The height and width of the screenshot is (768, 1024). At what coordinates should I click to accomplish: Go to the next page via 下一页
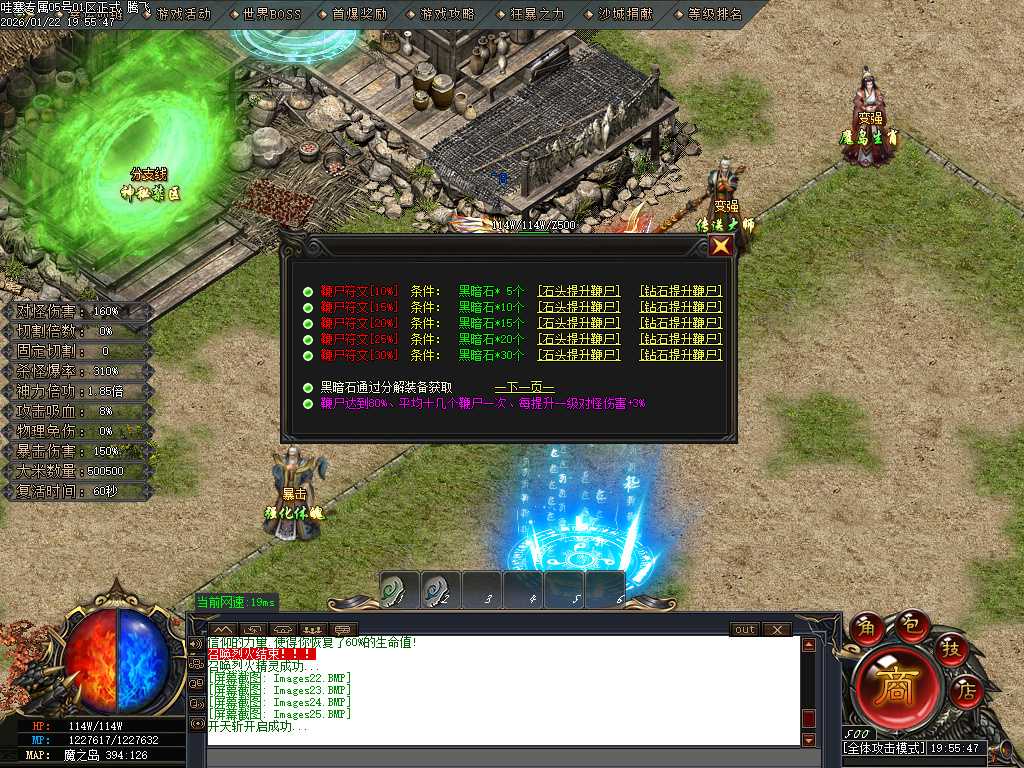[524, 387]
